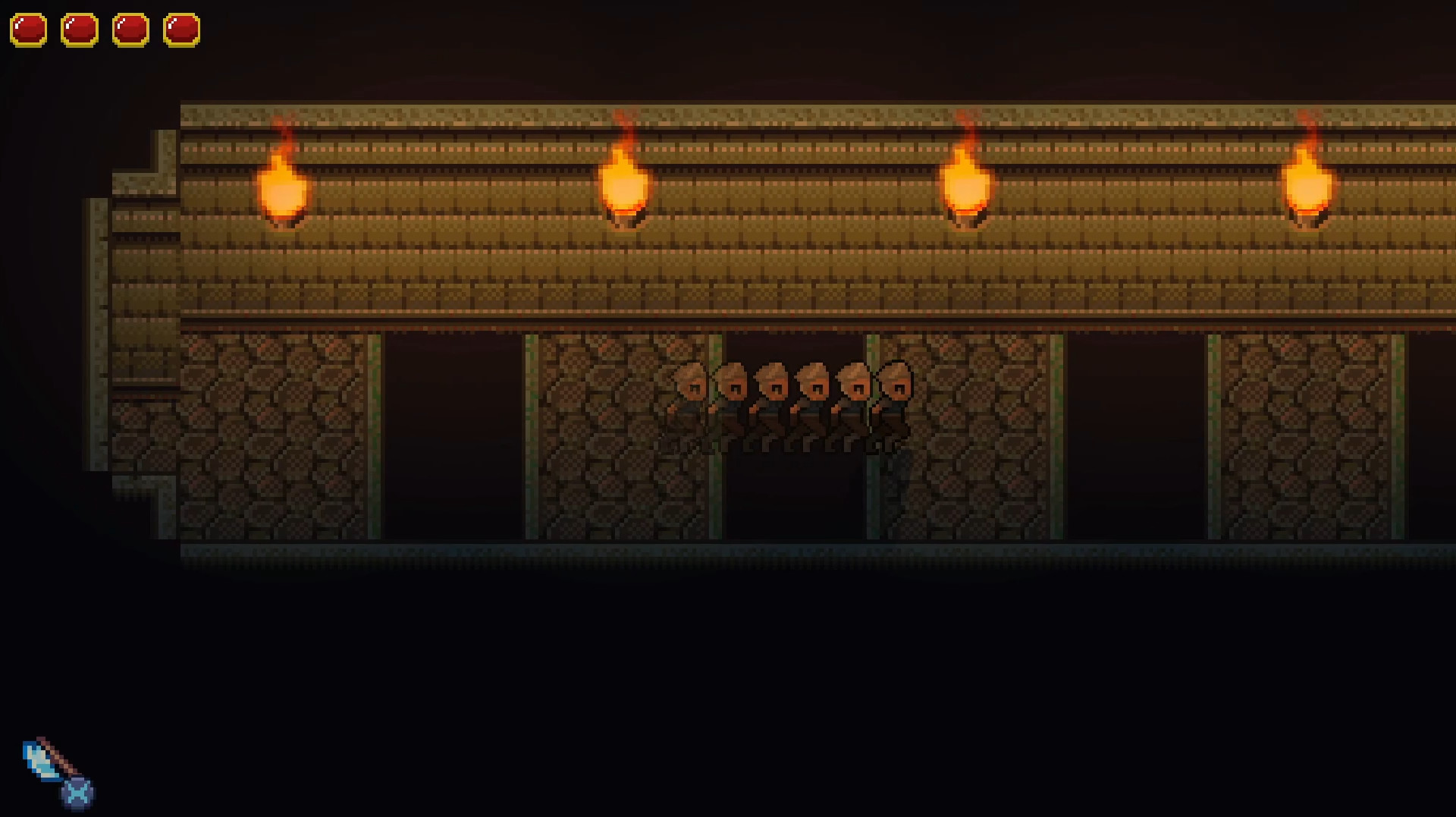Image resolution: width=1456 pixels, height=817 pixels.
Task: Click the second wall torch flame
Action: click(x=623, y=182)
